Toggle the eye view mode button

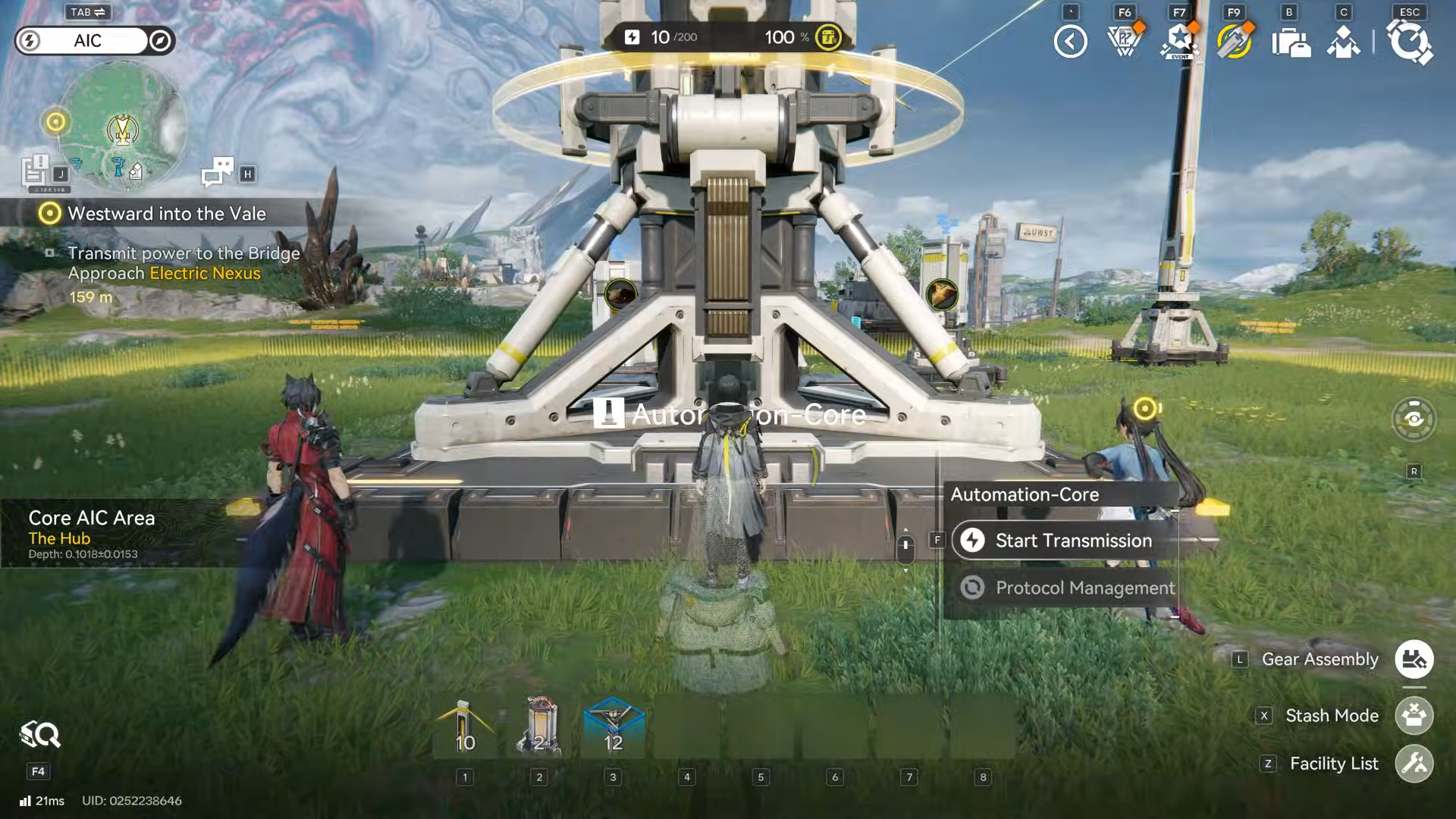pyautogui.click(x=1414, y=419)
